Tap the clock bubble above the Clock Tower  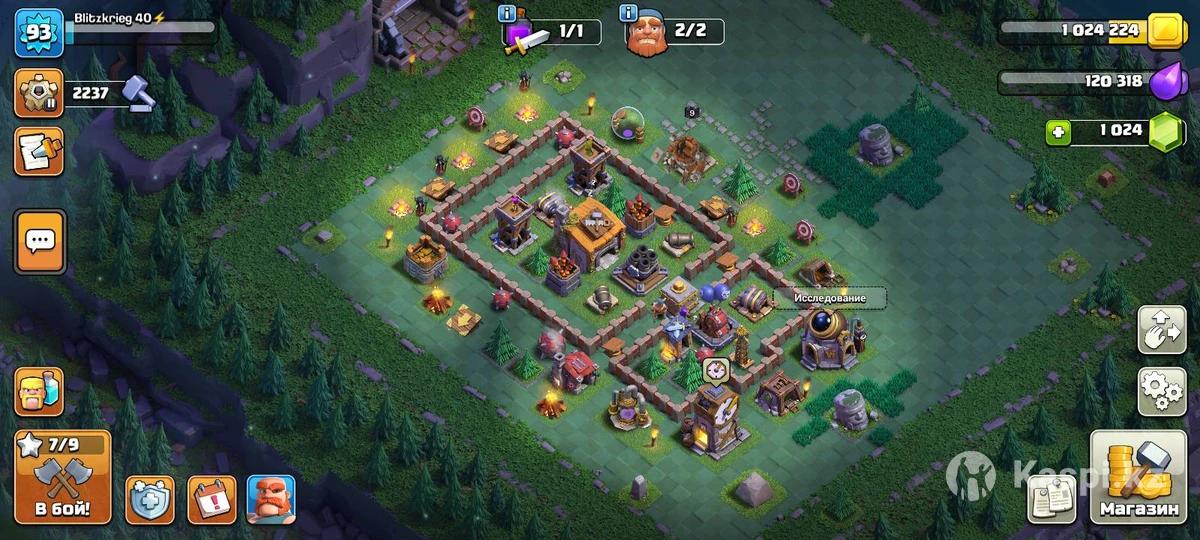coord(715,369)
